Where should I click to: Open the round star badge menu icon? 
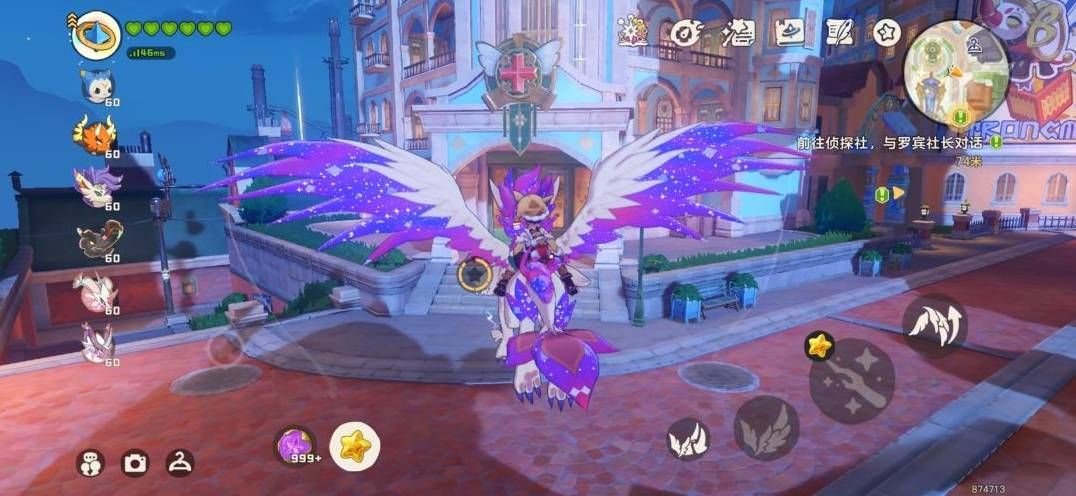pyautogui.click(x=886, y=32)
